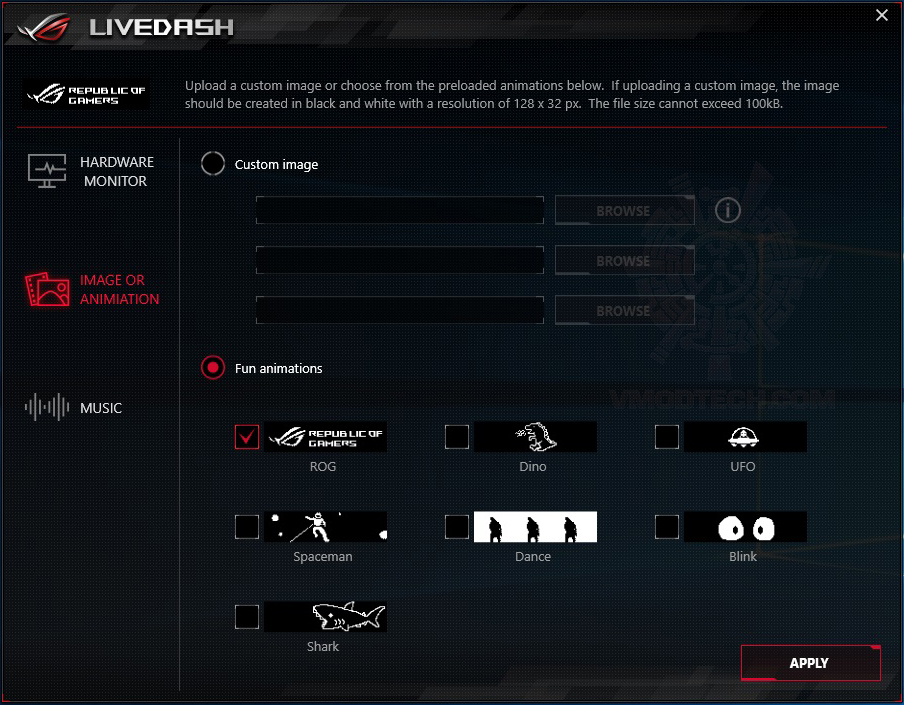
Task: Choose the Fun animations radio option
Action: pyautogui.click(x=213, y=368)
